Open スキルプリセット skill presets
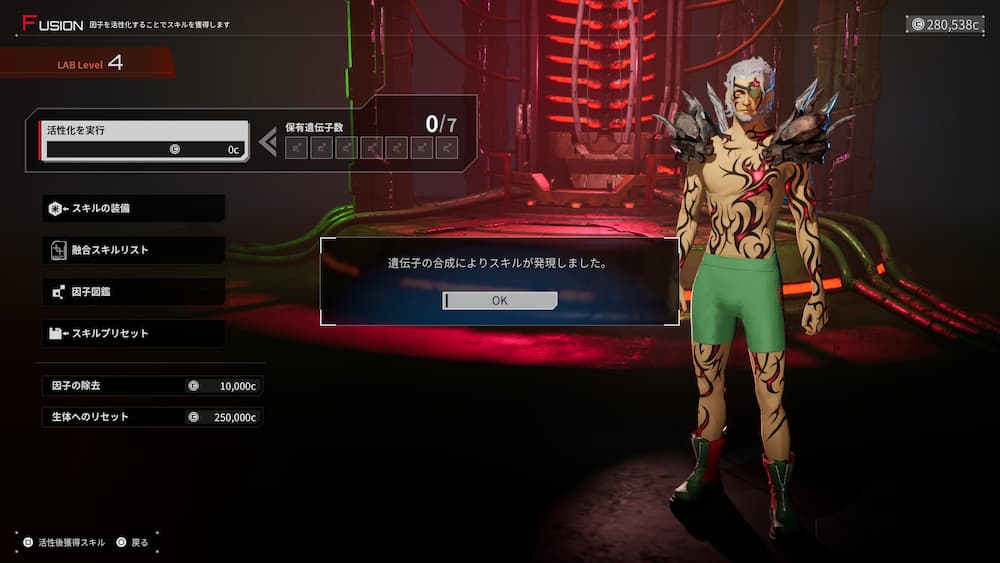Image resolution: width=1000 pixels, height=563 pixels. point(133,333)
